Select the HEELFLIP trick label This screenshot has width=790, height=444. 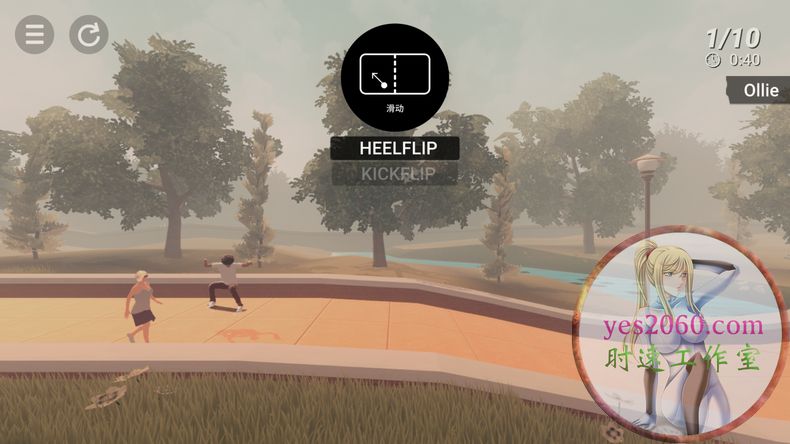[395, 148]
